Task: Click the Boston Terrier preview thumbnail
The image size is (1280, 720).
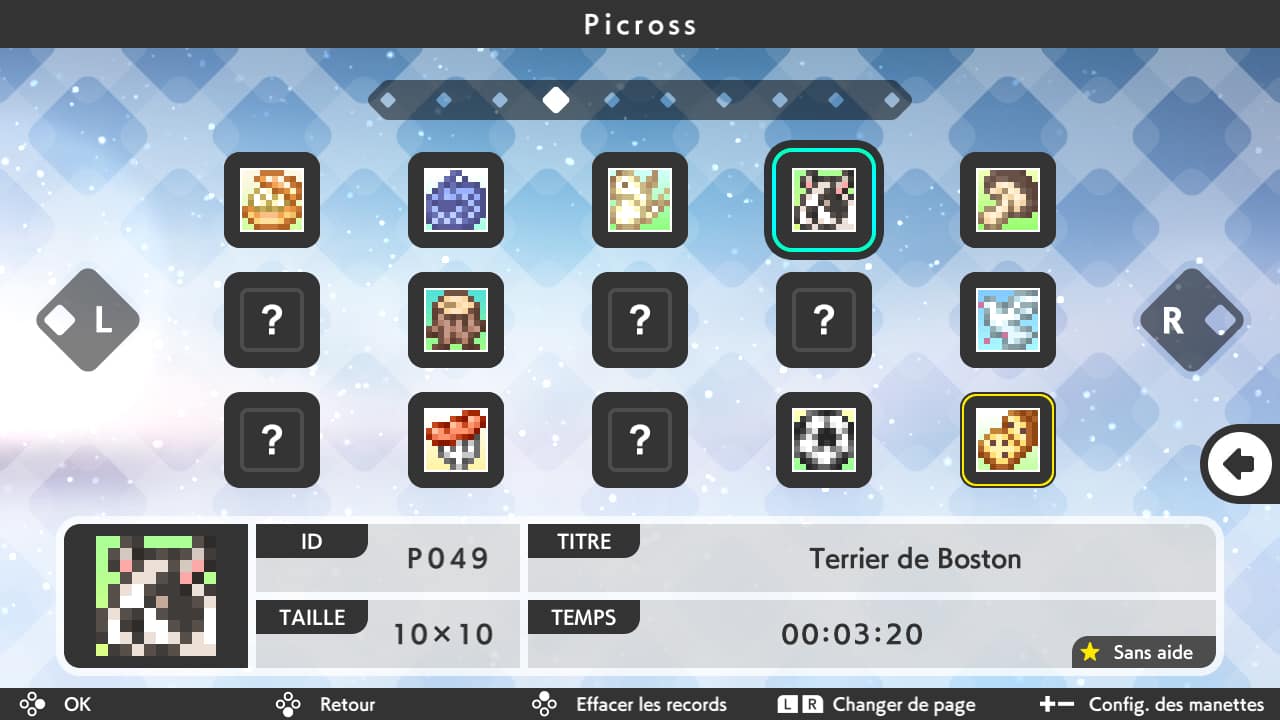Action: coord(155,595)
